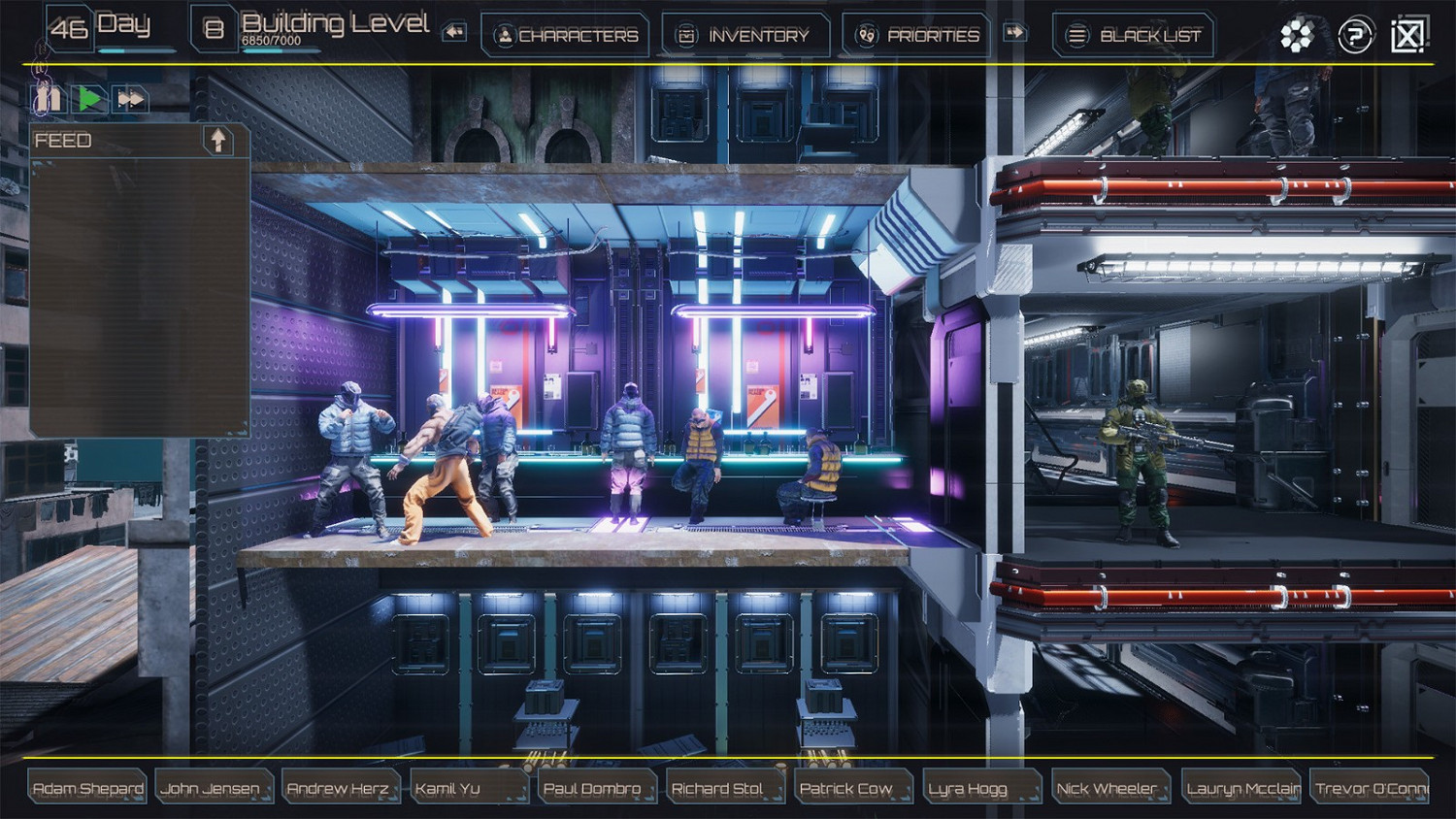
Task: Enable normal play speed
Action: 89,99
